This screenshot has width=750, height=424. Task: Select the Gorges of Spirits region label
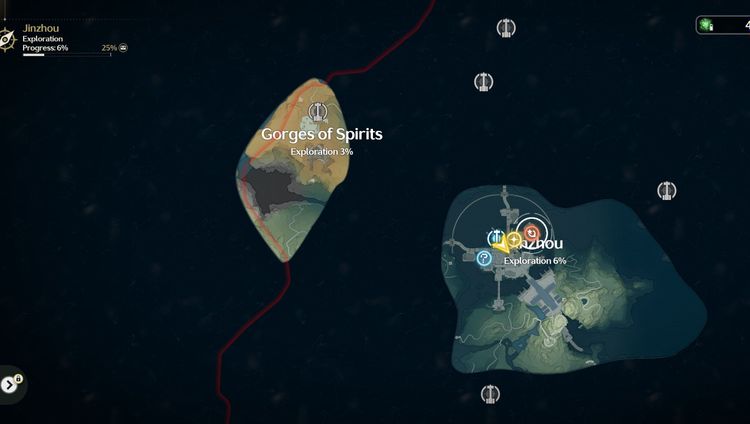[322, 134]
